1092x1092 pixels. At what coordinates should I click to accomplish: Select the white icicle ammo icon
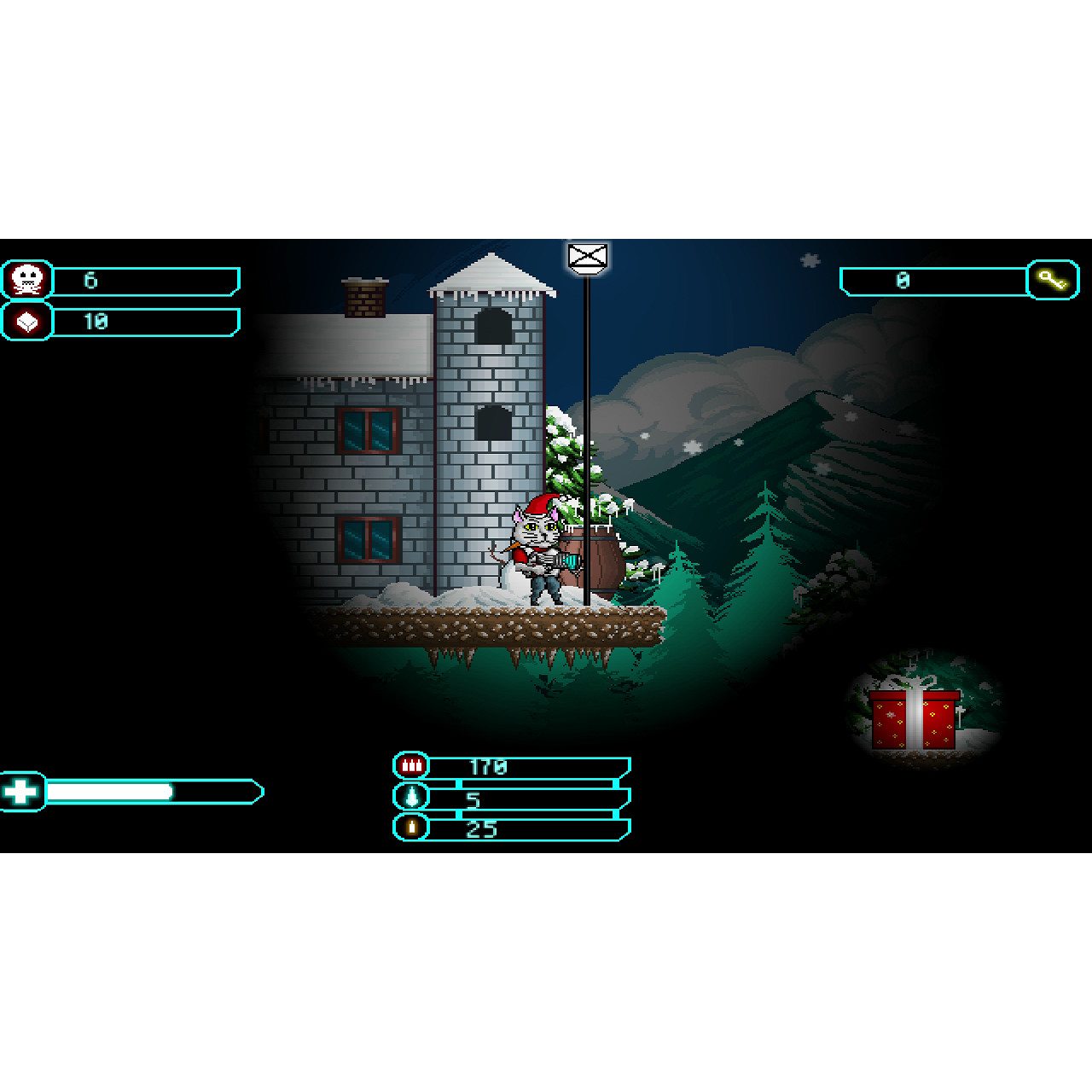(x=410, y=796)
